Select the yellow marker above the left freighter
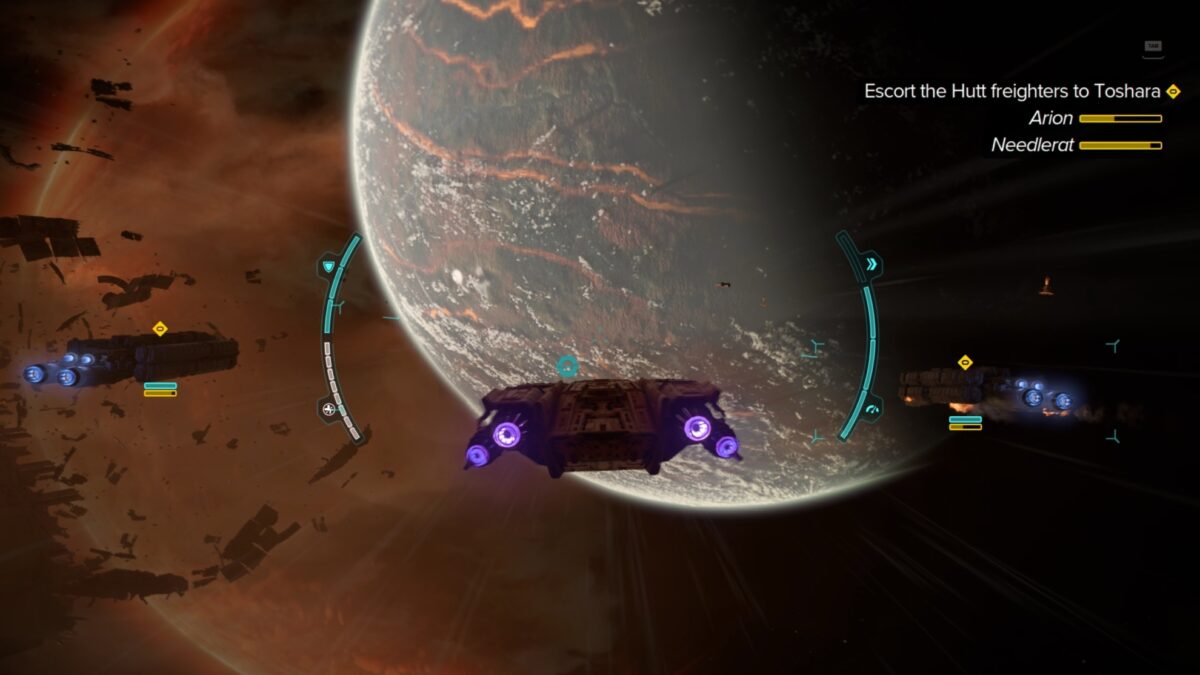Image resolution: width=1200 pixels, height=675 pixels. pos(159,328)
